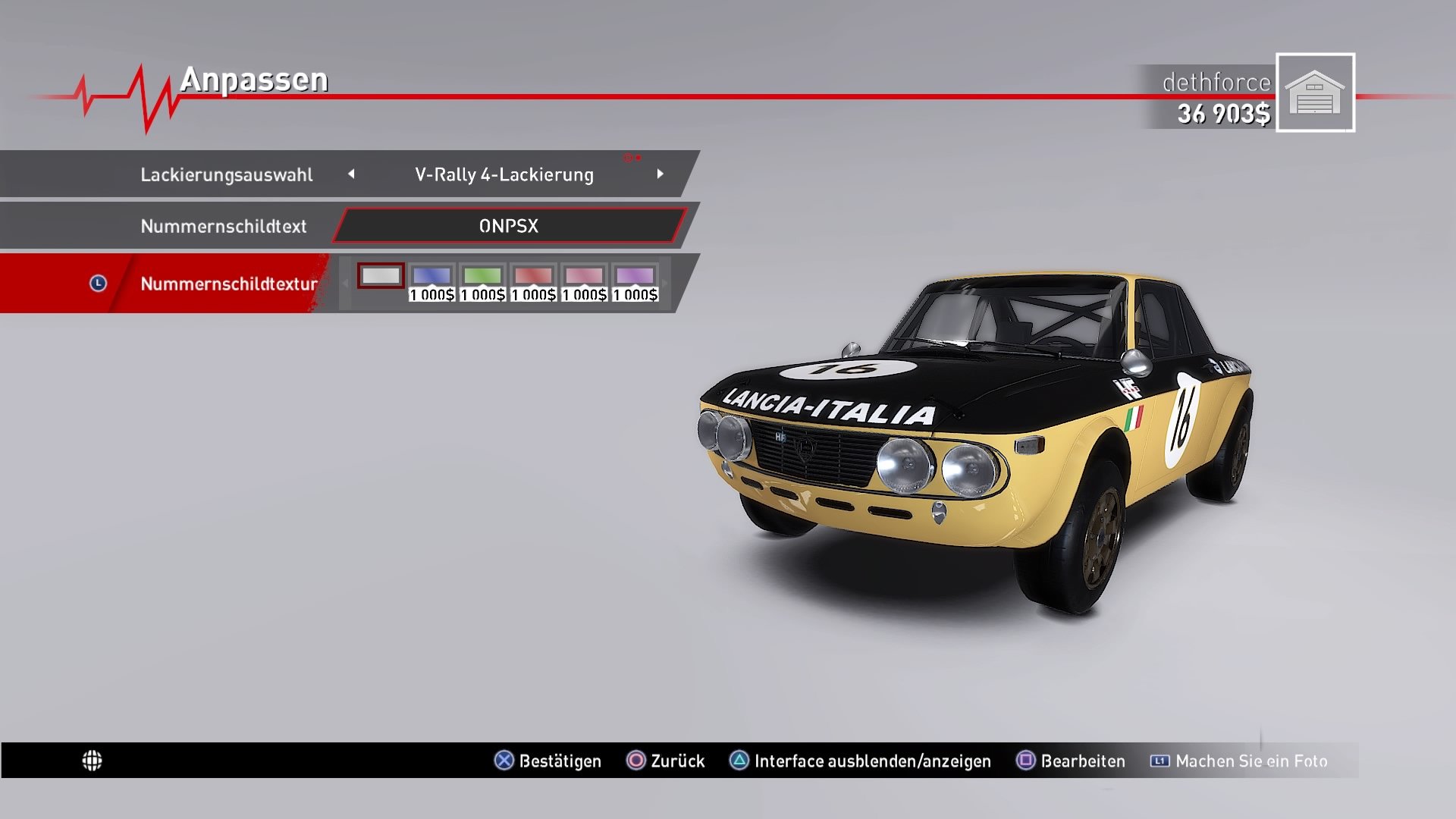Select the blue license plate texture
The image size is (1456, 819).
[432, 276]
